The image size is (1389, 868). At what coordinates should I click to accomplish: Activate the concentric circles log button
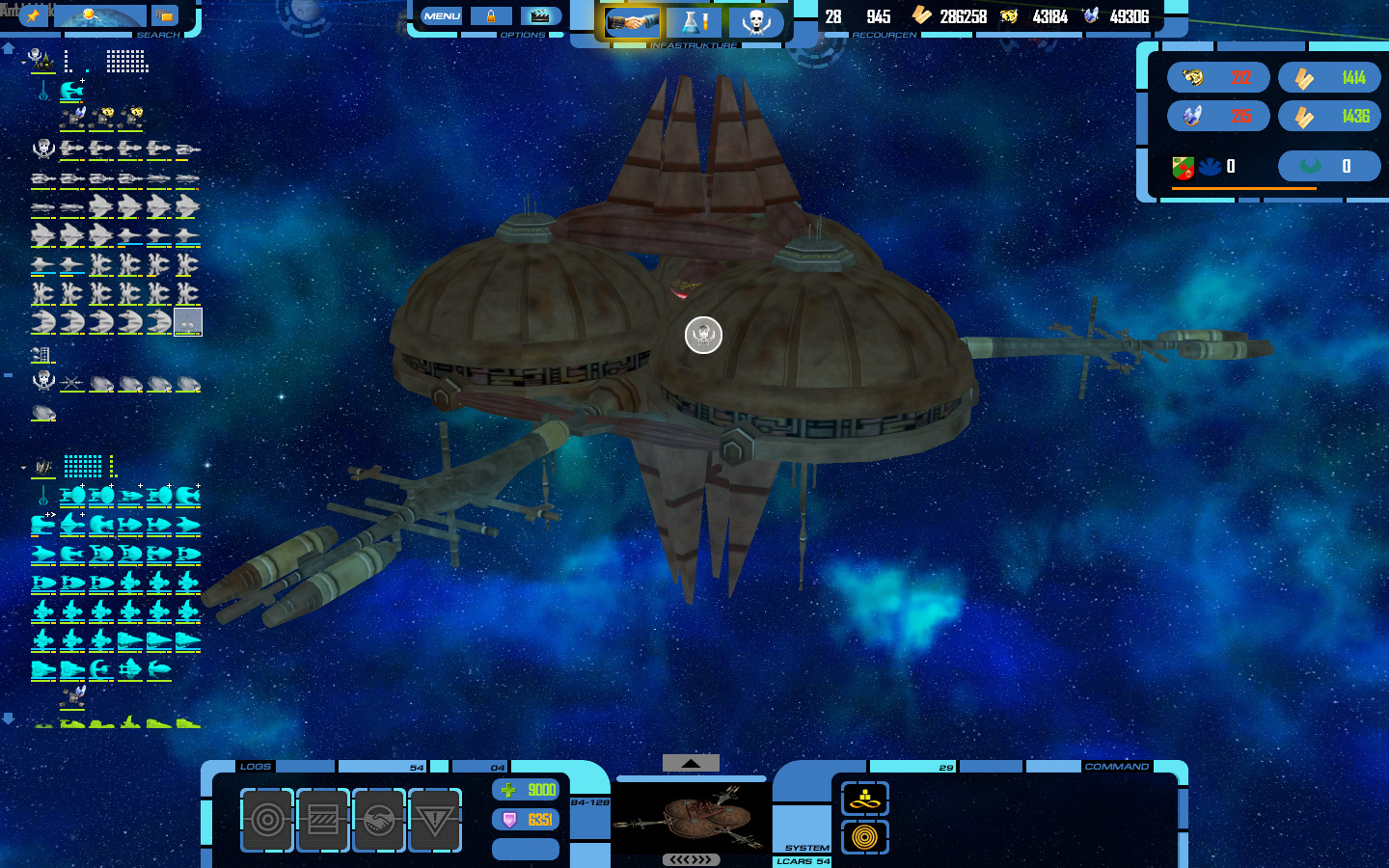tap(267, 820)
